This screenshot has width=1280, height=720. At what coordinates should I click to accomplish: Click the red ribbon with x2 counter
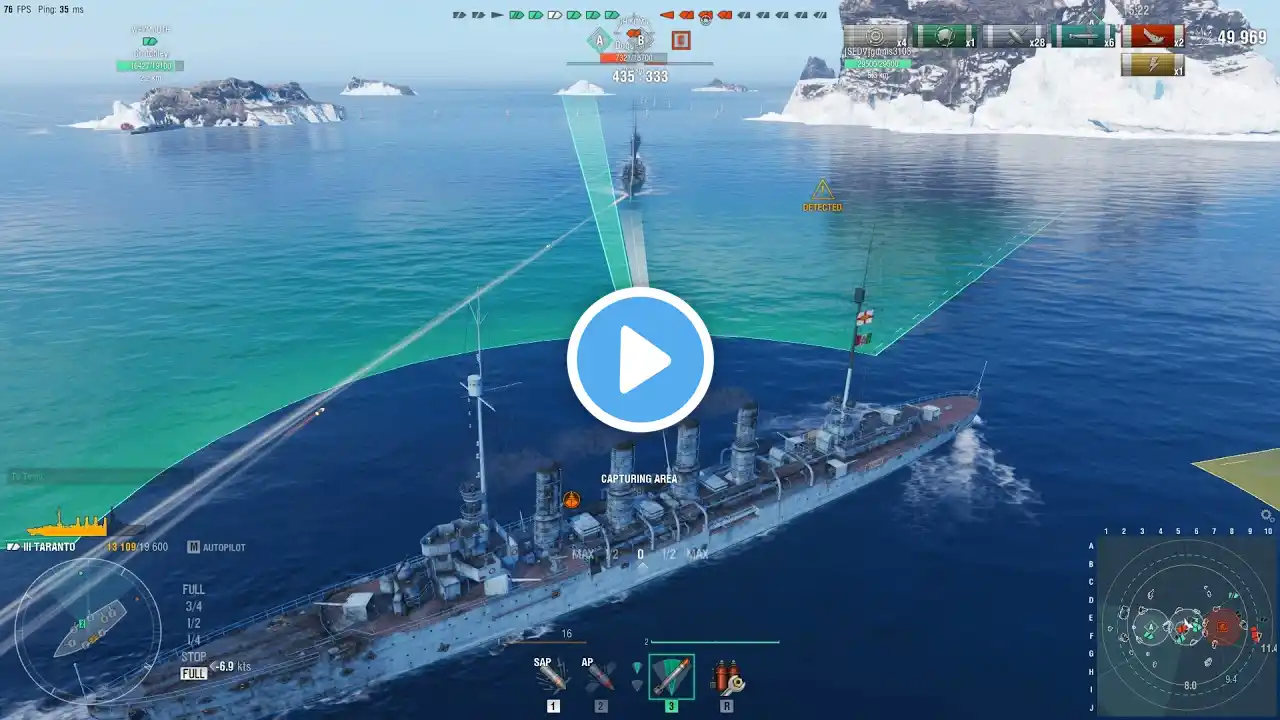pyautogui.click(x=1152, y=37)
